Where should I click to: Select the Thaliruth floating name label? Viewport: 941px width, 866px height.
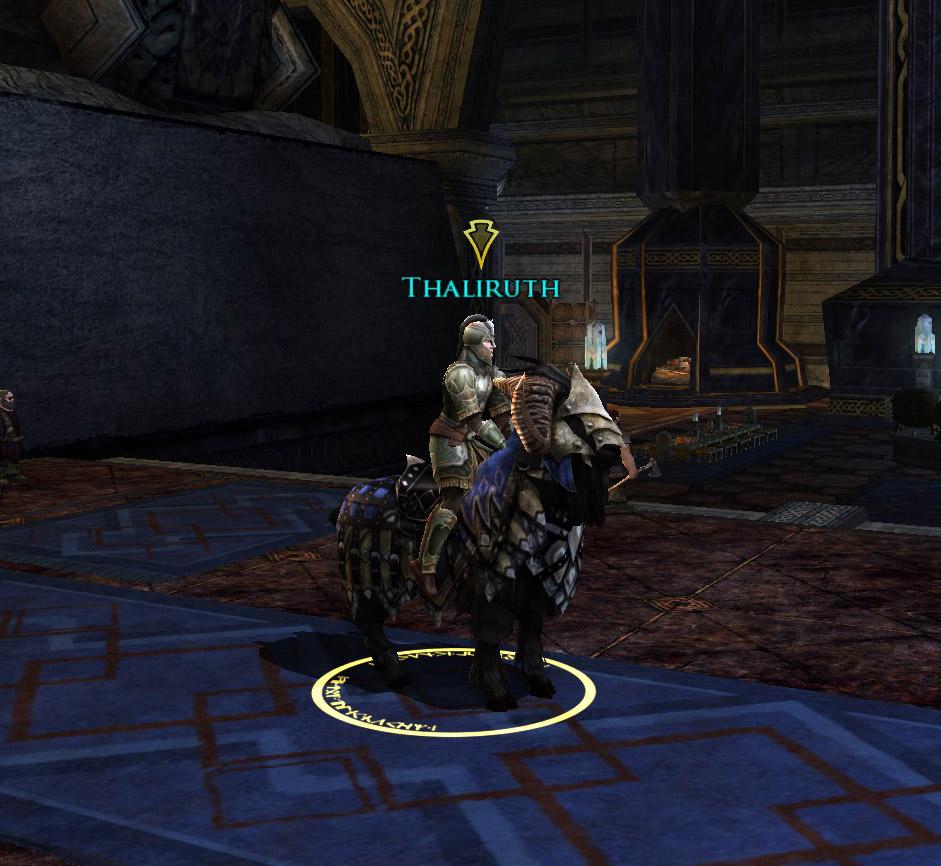tap(480, 288)
